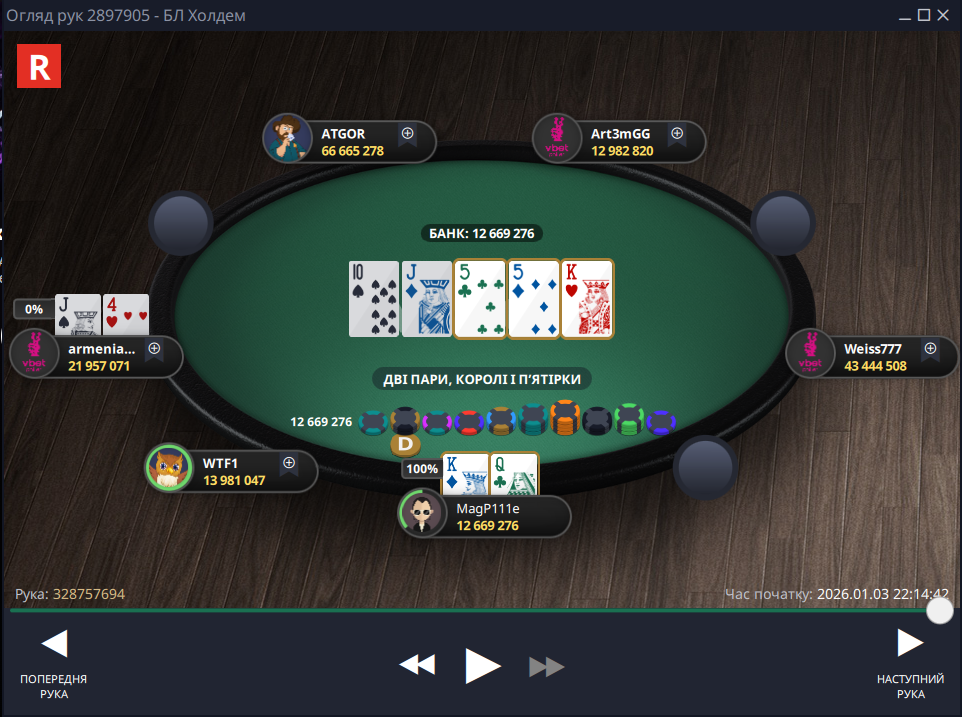The image size is (962, 717).
Task: Play the hand replay
Action: tap(483, 666)
